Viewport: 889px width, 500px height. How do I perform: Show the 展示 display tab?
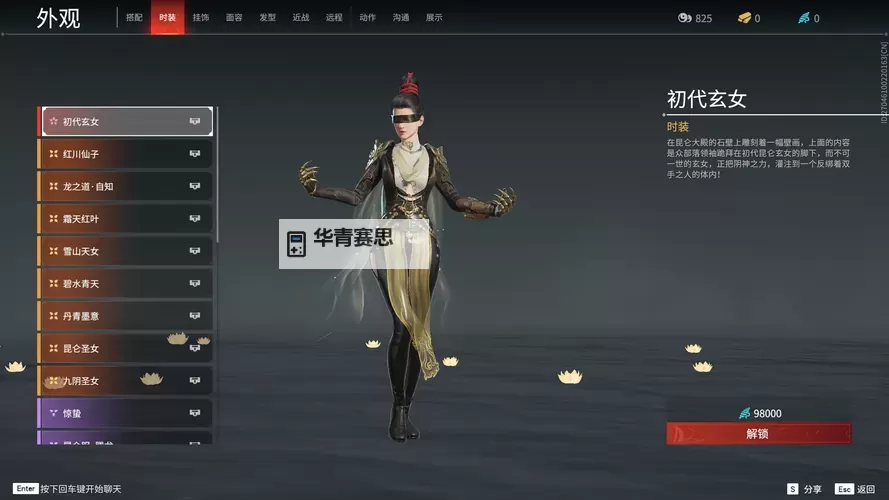coord(434,18)
